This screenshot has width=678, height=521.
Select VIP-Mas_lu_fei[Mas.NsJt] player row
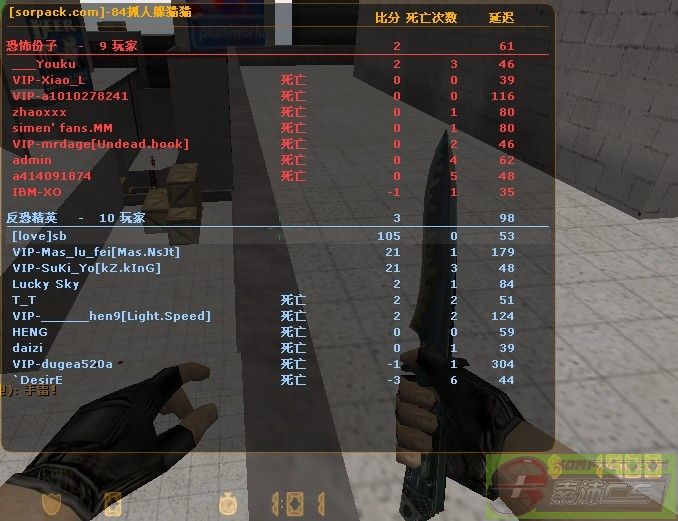point(96,252)
